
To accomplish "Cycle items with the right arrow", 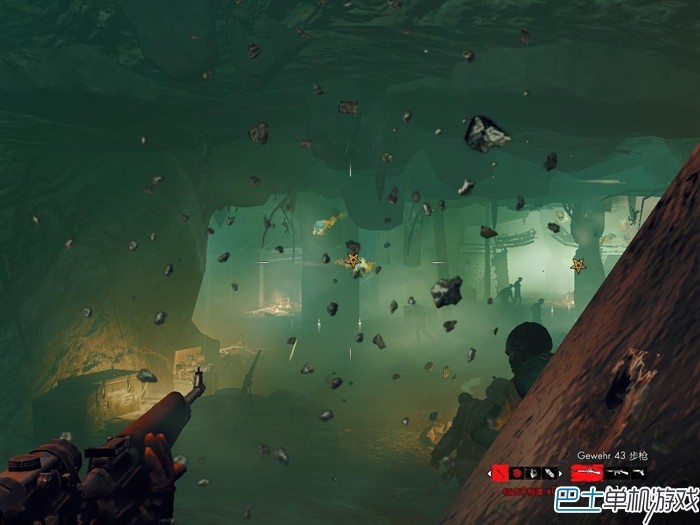I will 560,474.
